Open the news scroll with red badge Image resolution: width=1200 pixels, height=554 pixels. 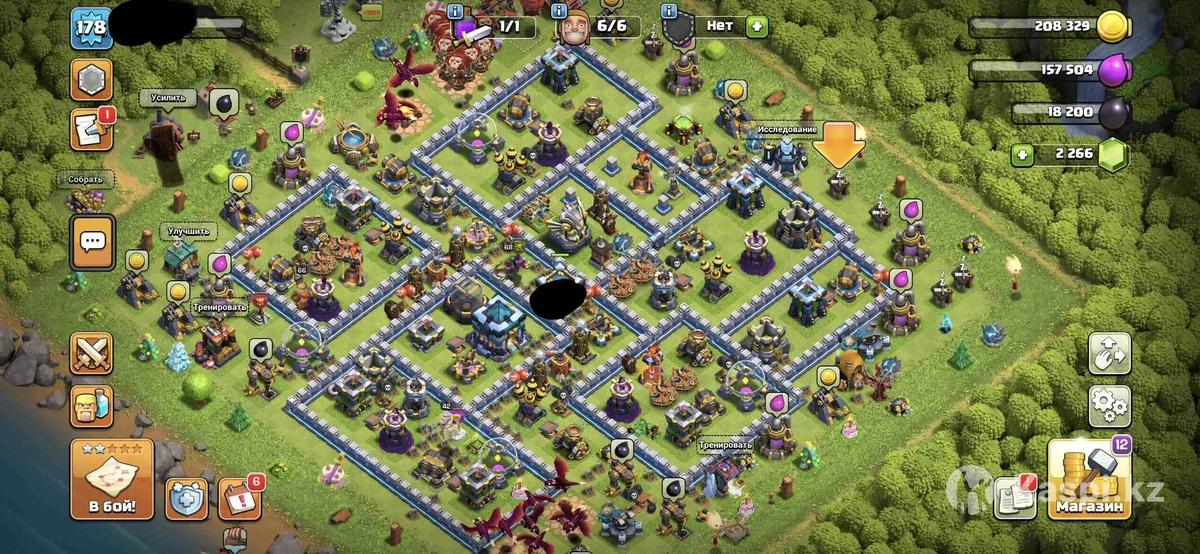91,130
